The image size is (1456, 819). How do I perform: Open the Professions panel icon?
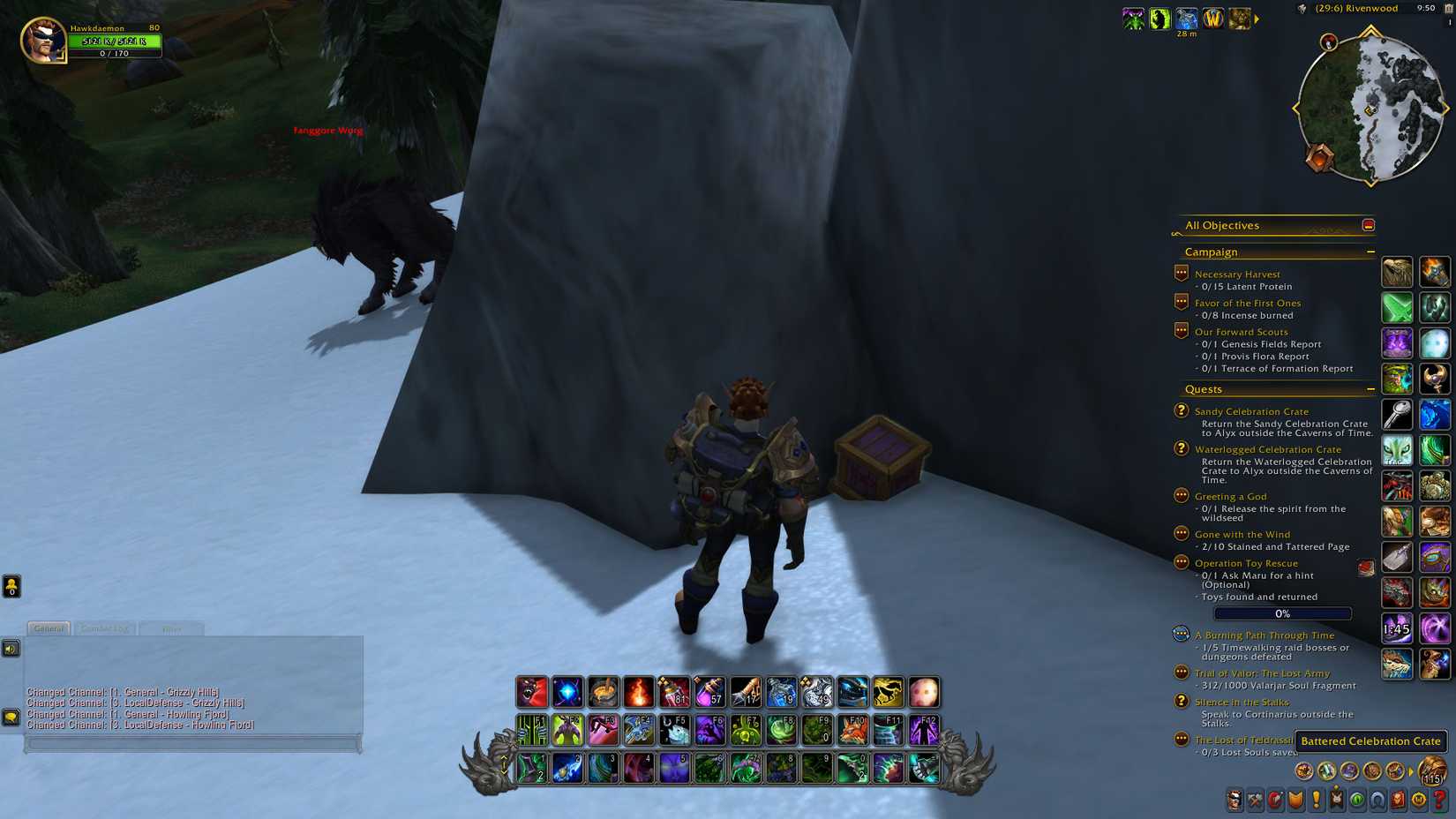click(1255, 801)
